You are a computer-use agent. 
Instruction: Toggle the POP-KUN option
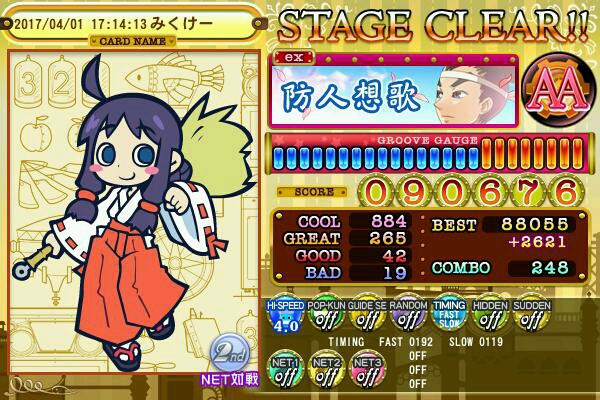point(326,318)
